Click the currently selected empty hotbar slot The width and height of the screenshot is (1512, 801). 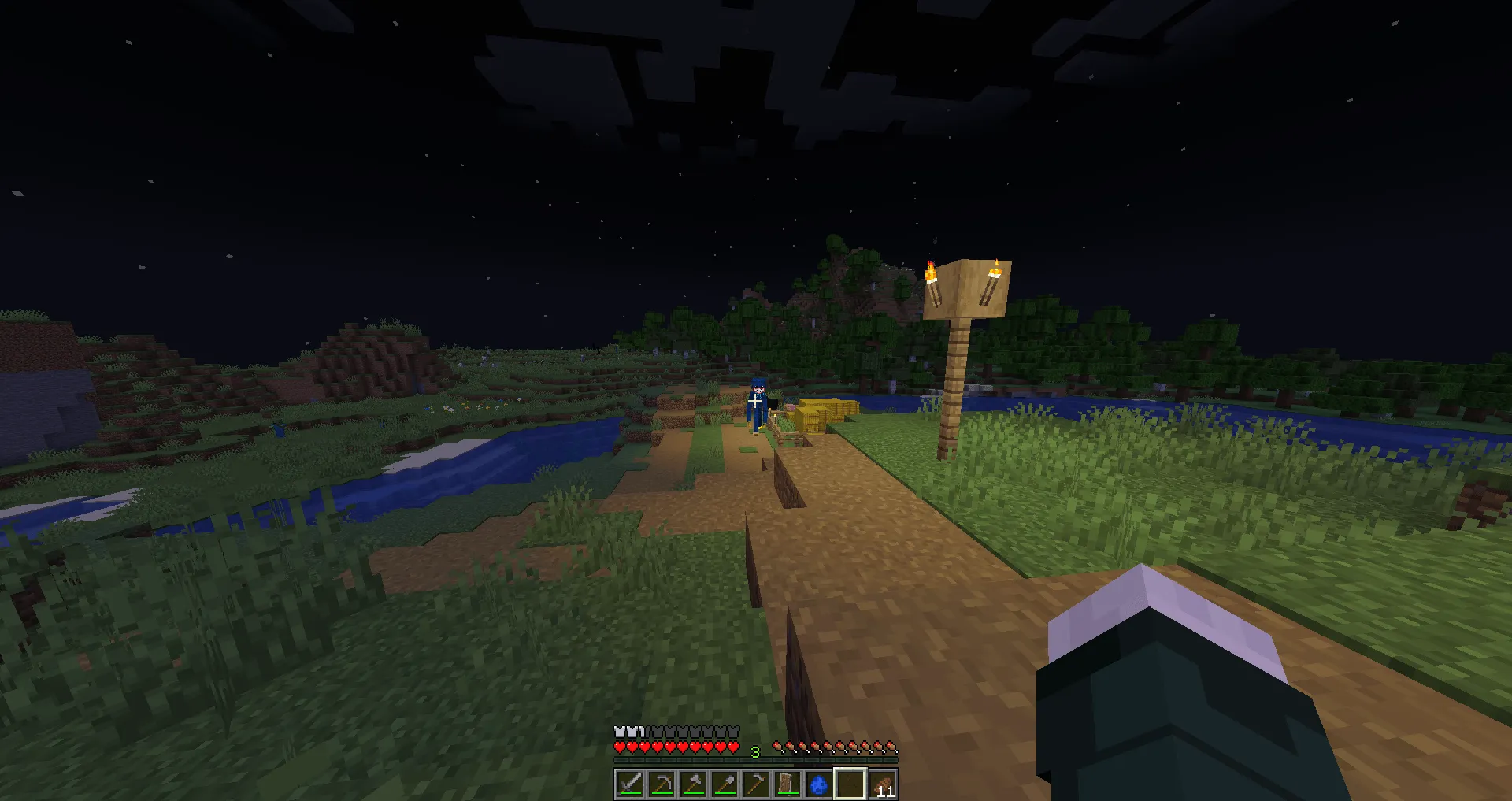850,784
